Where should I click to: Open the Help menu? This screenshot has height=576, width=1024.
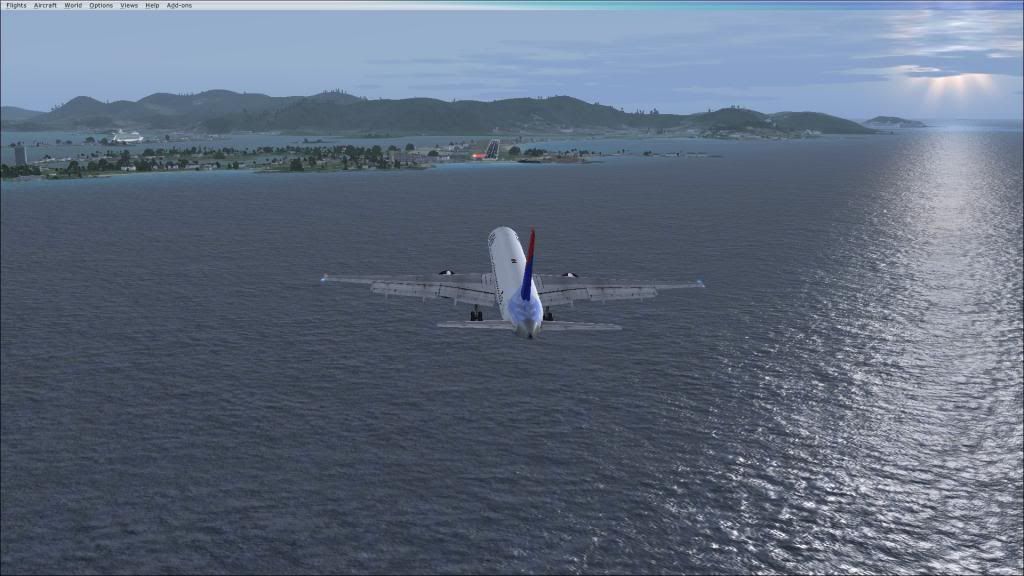click(152, 5)
